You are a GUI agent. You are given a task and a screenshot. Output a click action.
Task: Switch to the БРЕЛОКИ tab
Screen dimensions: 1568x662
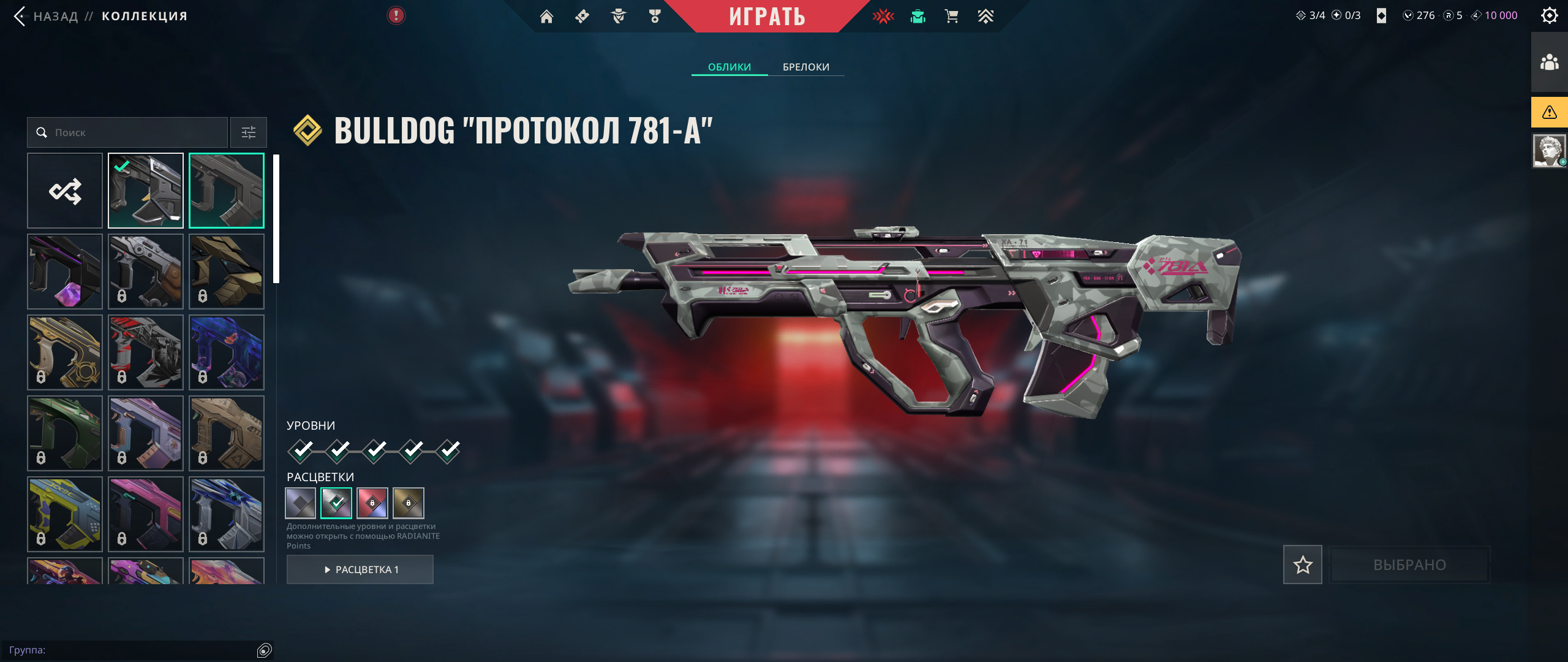[x=805, y=67]
